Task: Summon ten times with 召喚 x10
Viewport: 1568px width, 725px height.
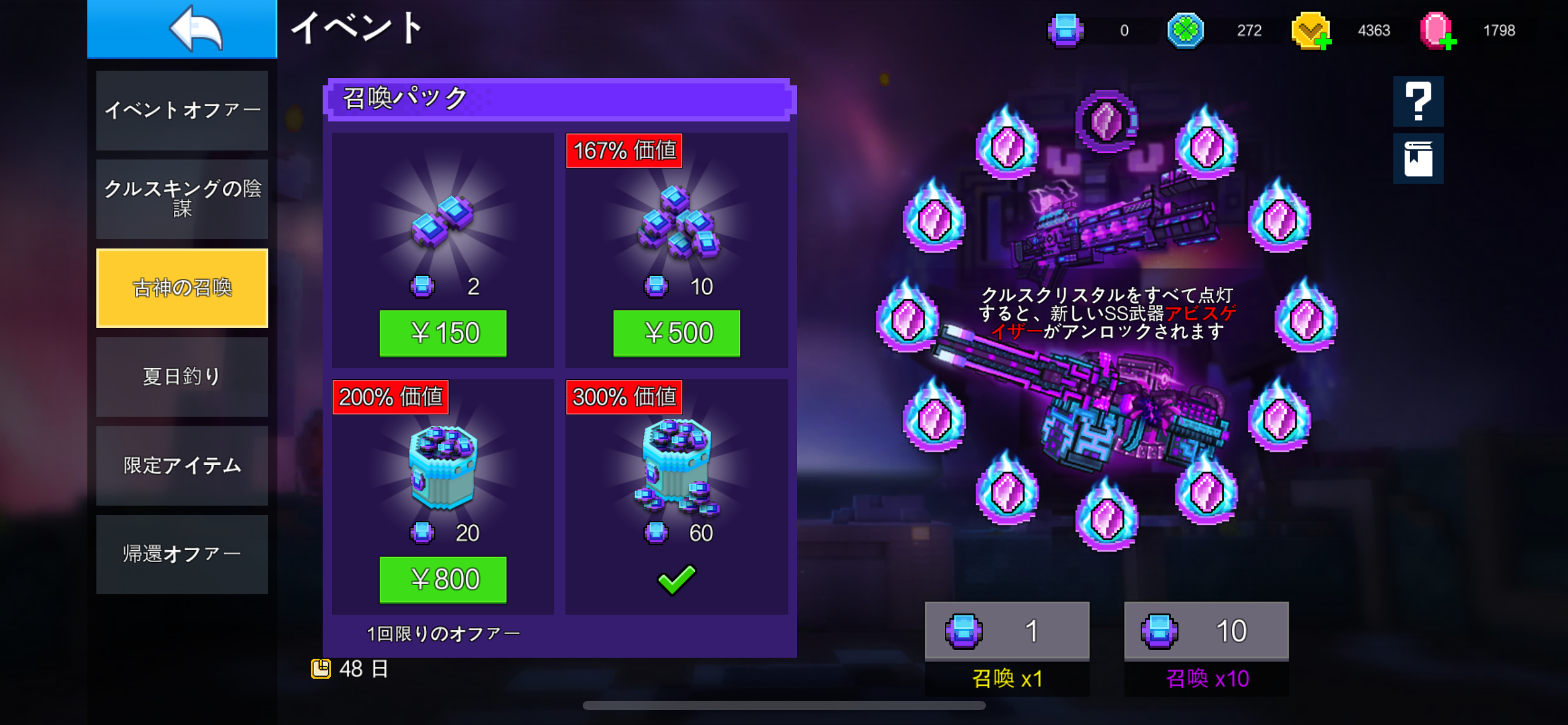Action: tap(1206, 648)
